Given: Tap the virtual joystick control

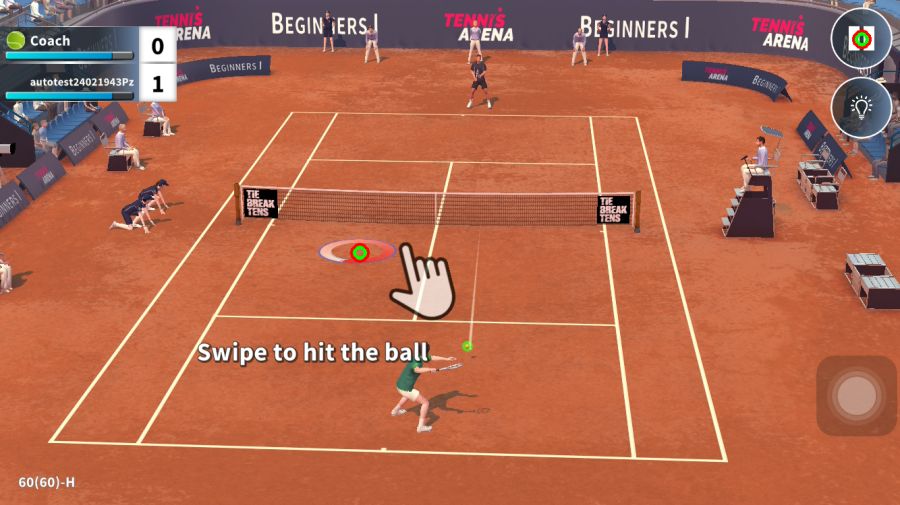Looking at the screenshot, I should coord(856,396).
